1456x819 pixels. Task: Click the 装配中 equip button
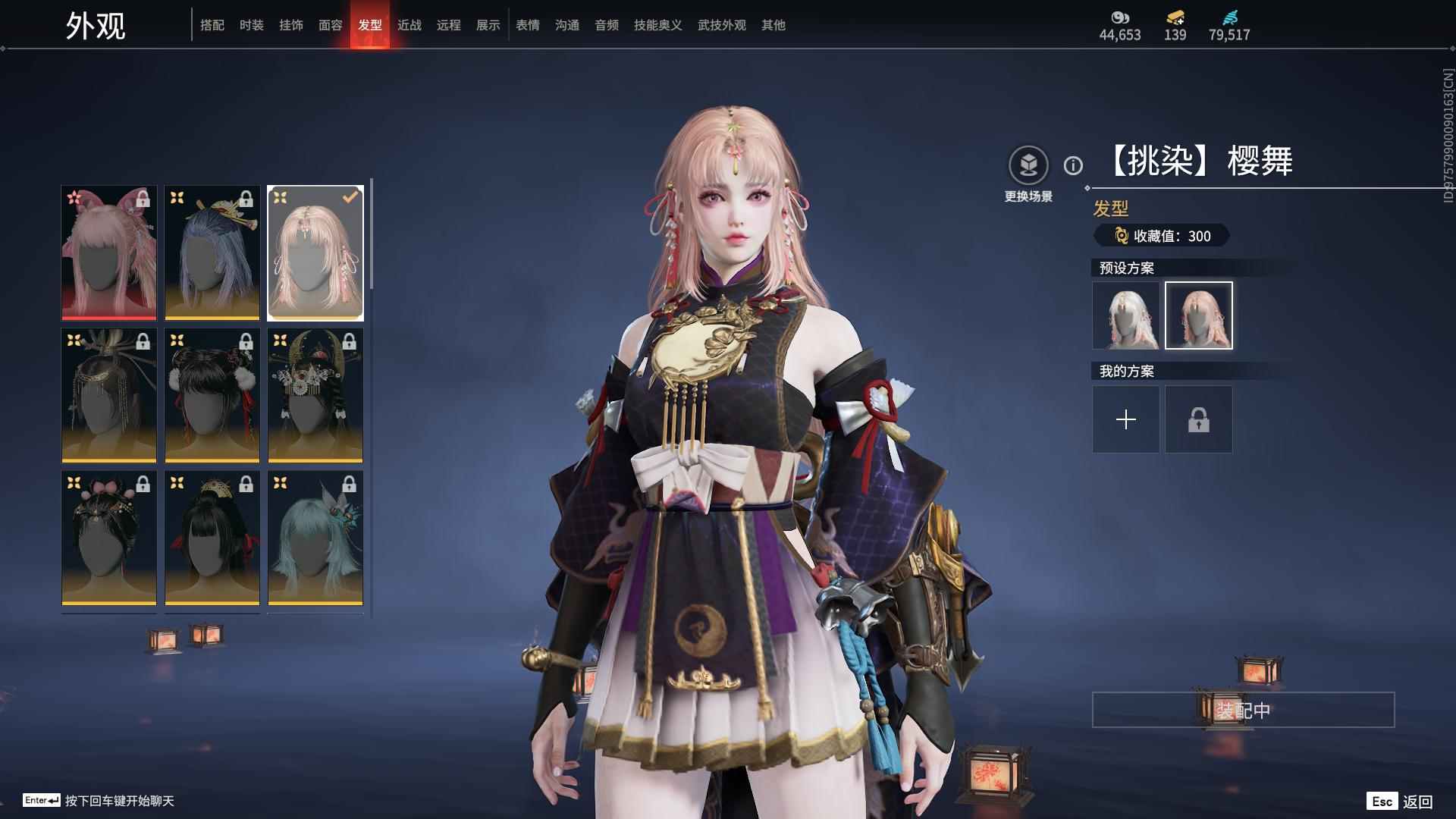coord(1243,710)
